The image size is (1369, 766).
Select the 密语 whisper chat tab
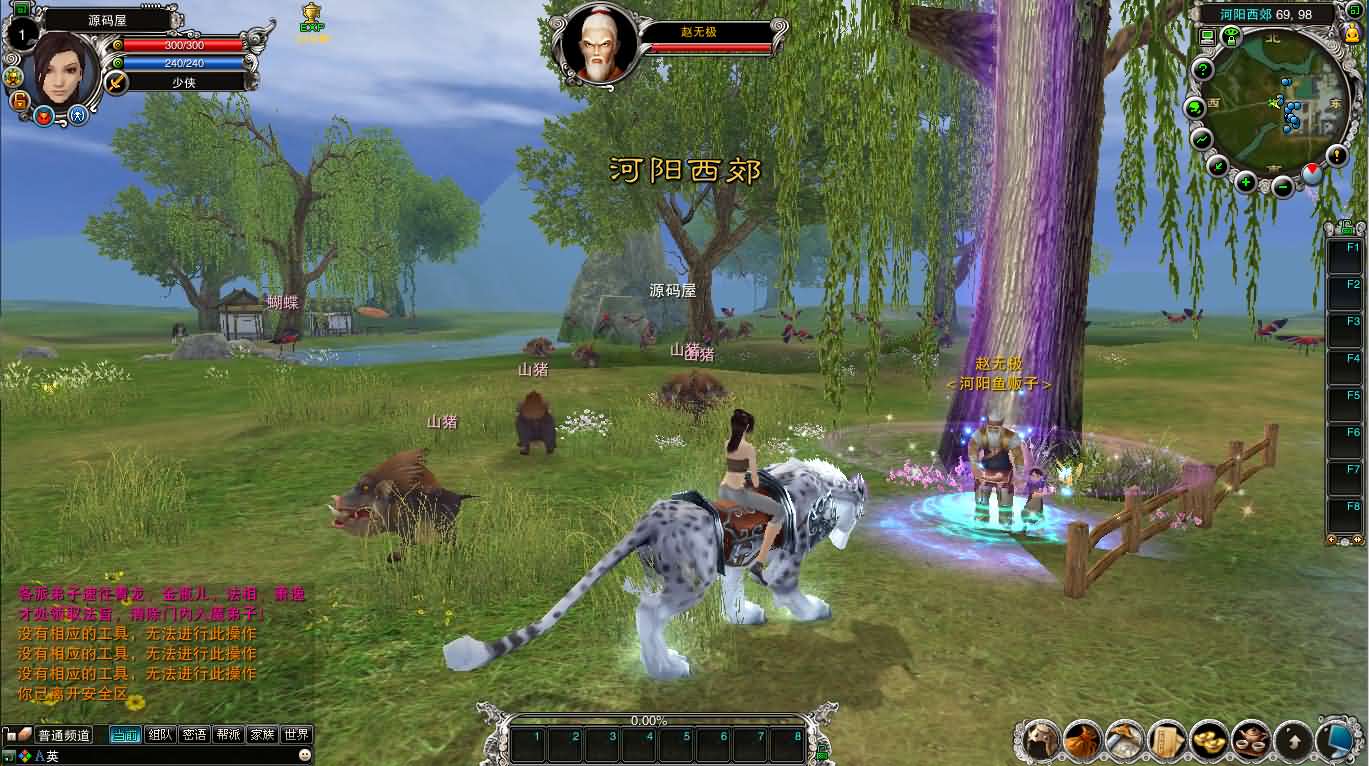pos(194,734)
